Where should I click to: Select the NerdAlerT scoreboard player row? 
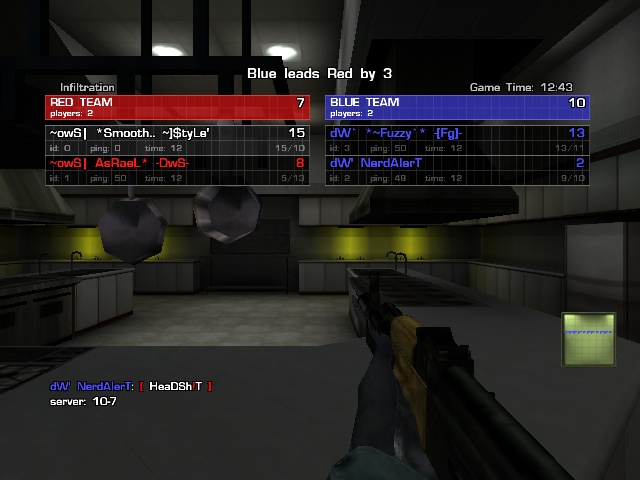point(457,168)
